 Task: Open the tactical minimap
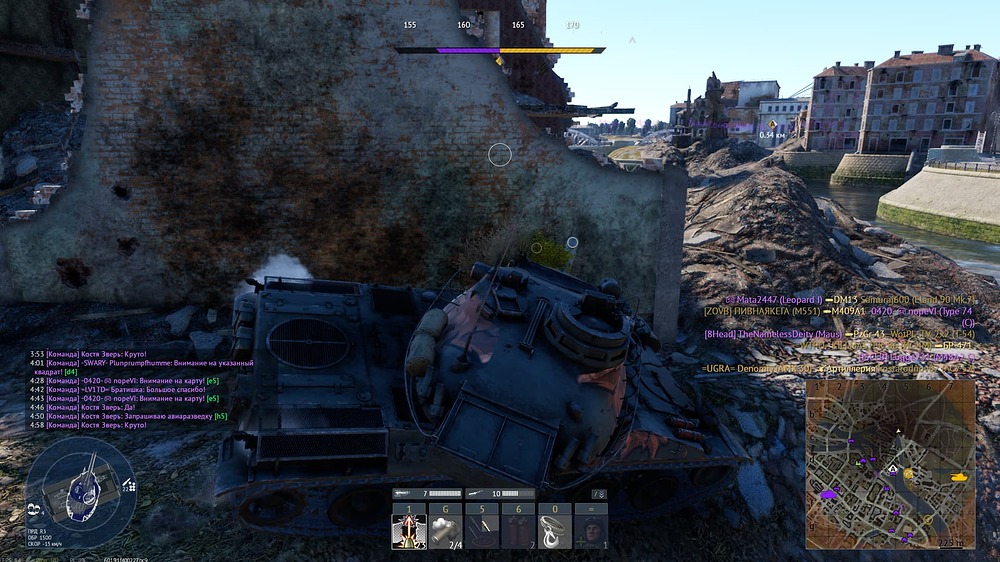coord(890,464)
